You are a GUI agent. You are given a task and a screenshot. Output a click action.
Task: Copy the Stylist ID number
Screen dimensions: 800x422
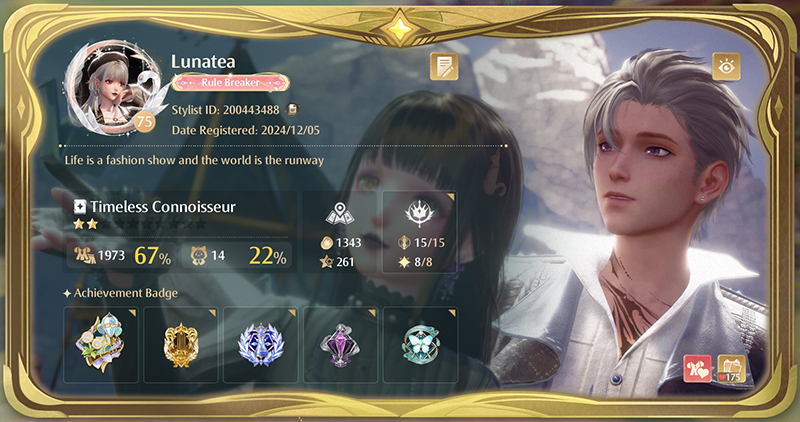[292, 109]
